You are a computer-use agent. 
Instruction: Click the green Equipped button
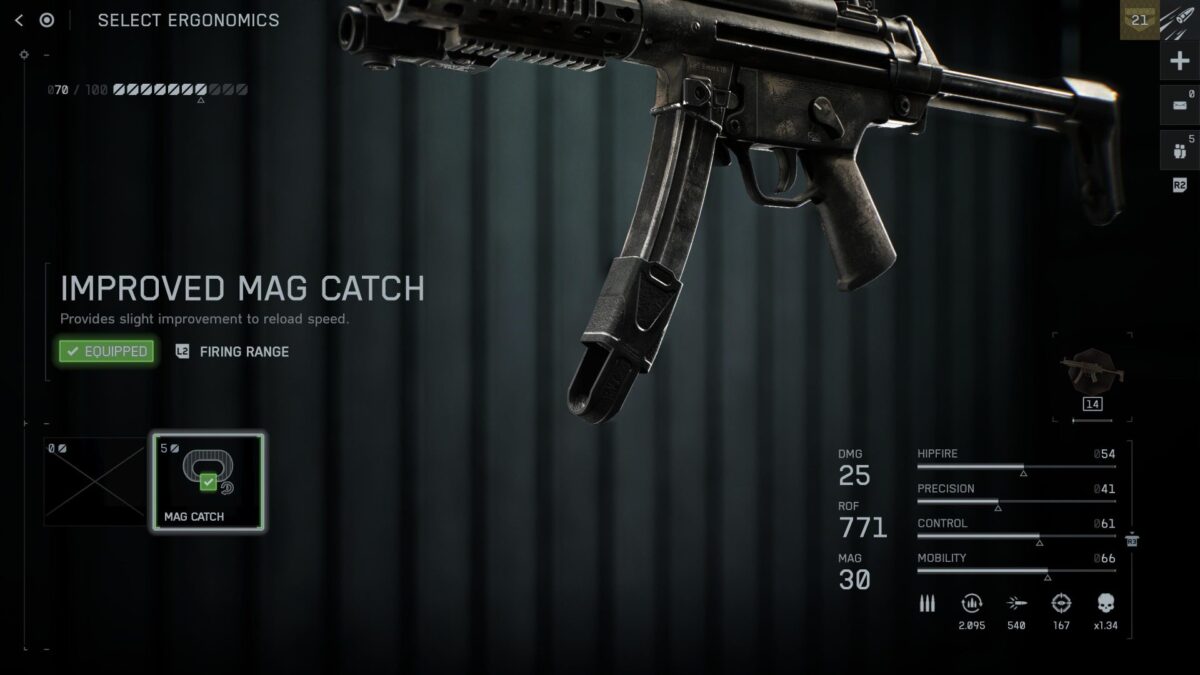pos(107,351)
